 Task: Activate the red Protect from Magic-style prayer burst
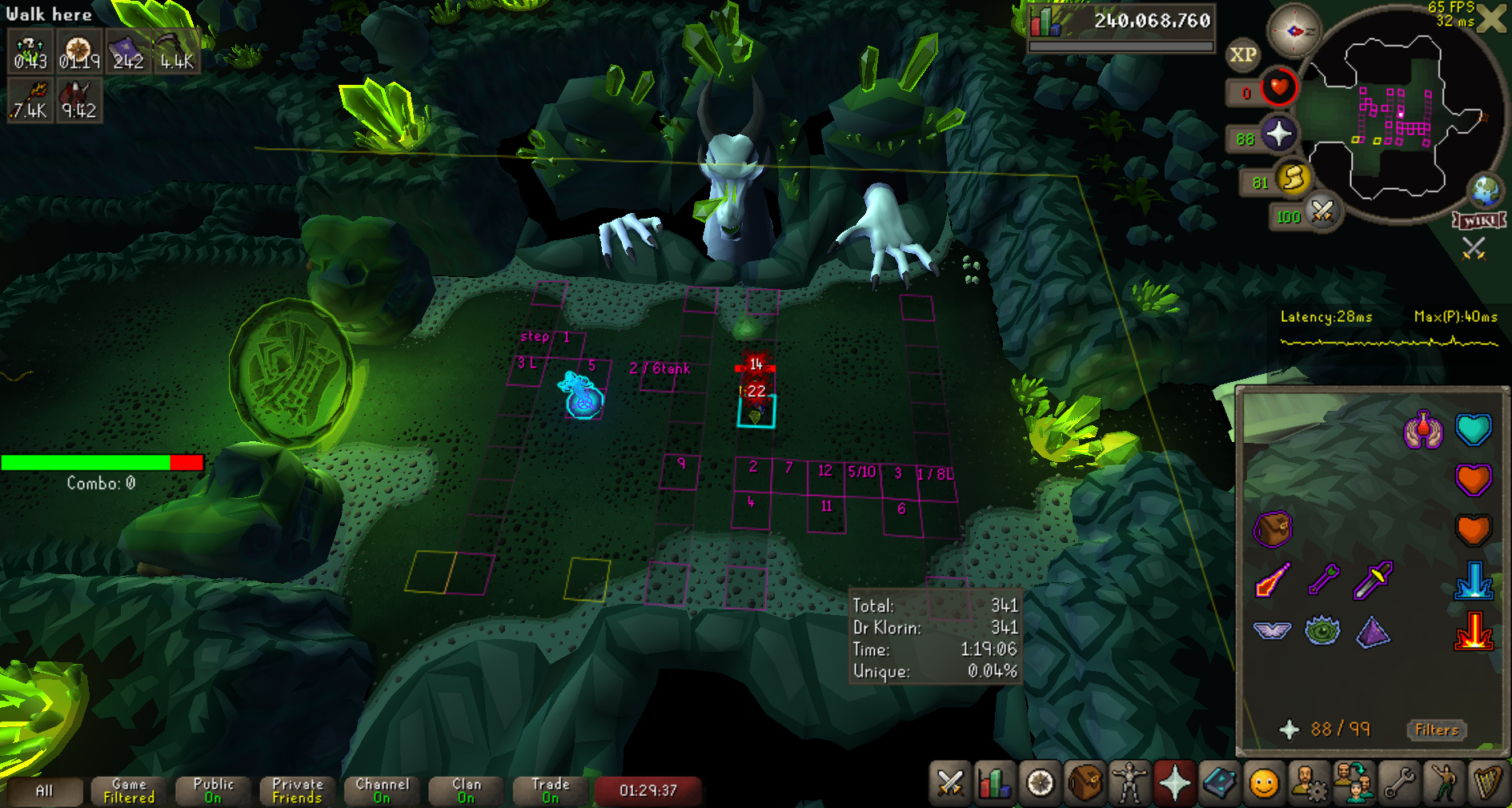click(x=1474, y=631)
